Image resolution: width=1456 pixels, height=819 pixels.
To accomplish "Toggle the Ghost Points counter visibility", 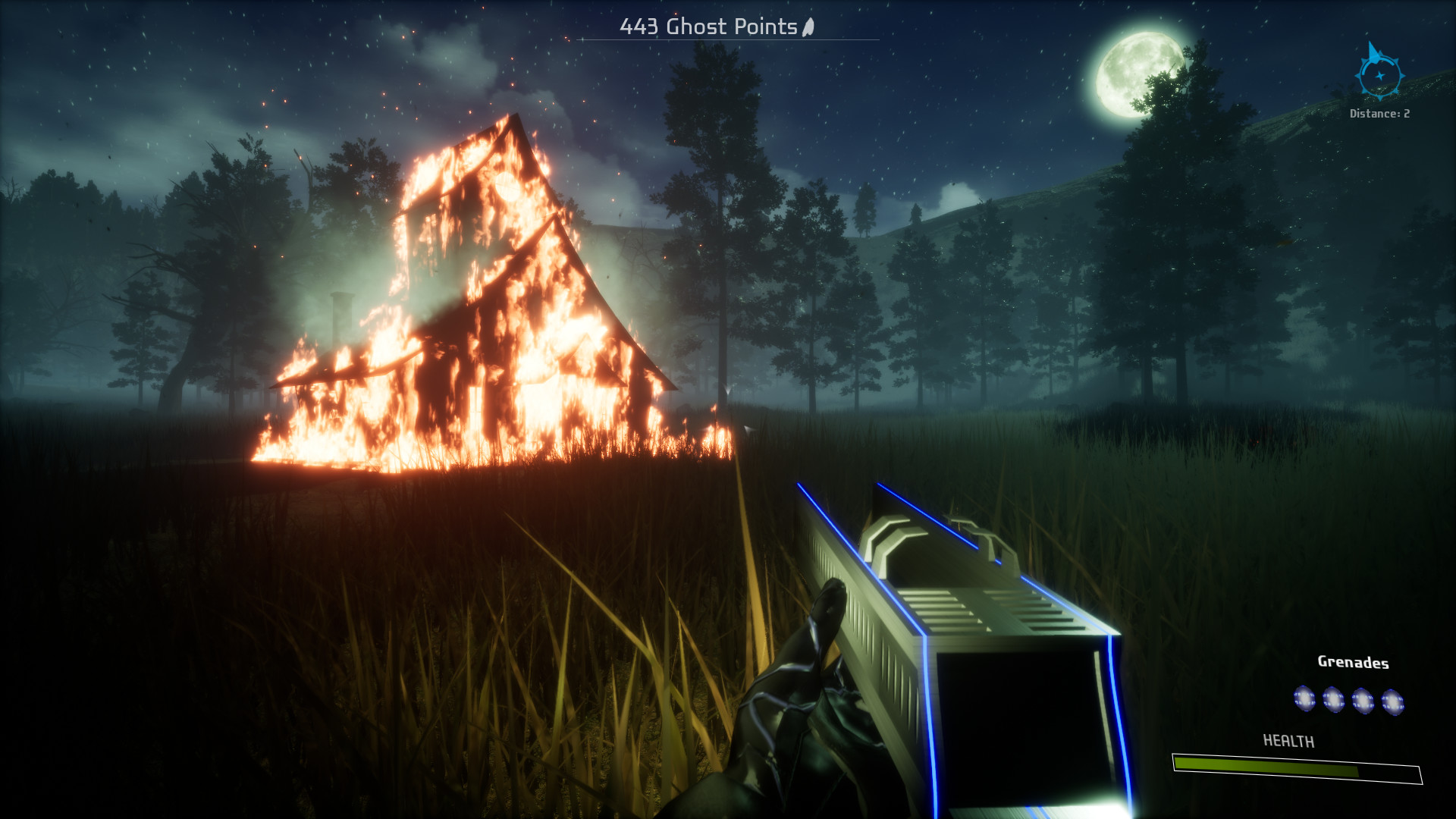I will point(709,27).
